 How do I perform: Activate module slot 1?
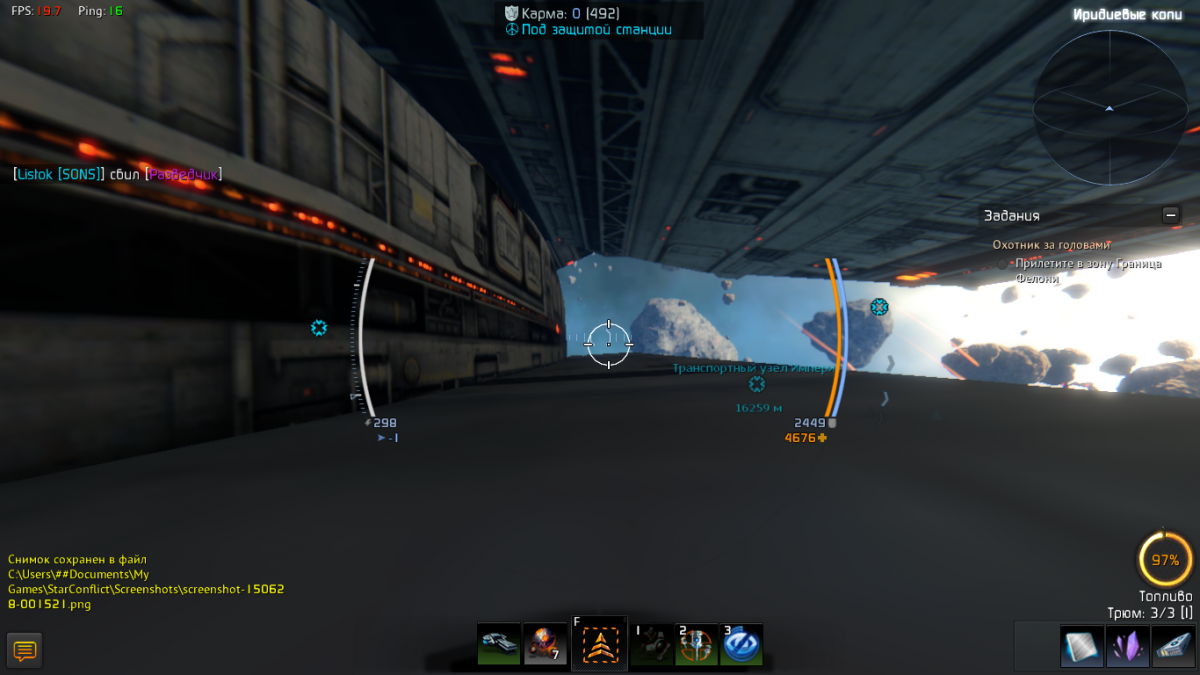(x=651, y=645)
